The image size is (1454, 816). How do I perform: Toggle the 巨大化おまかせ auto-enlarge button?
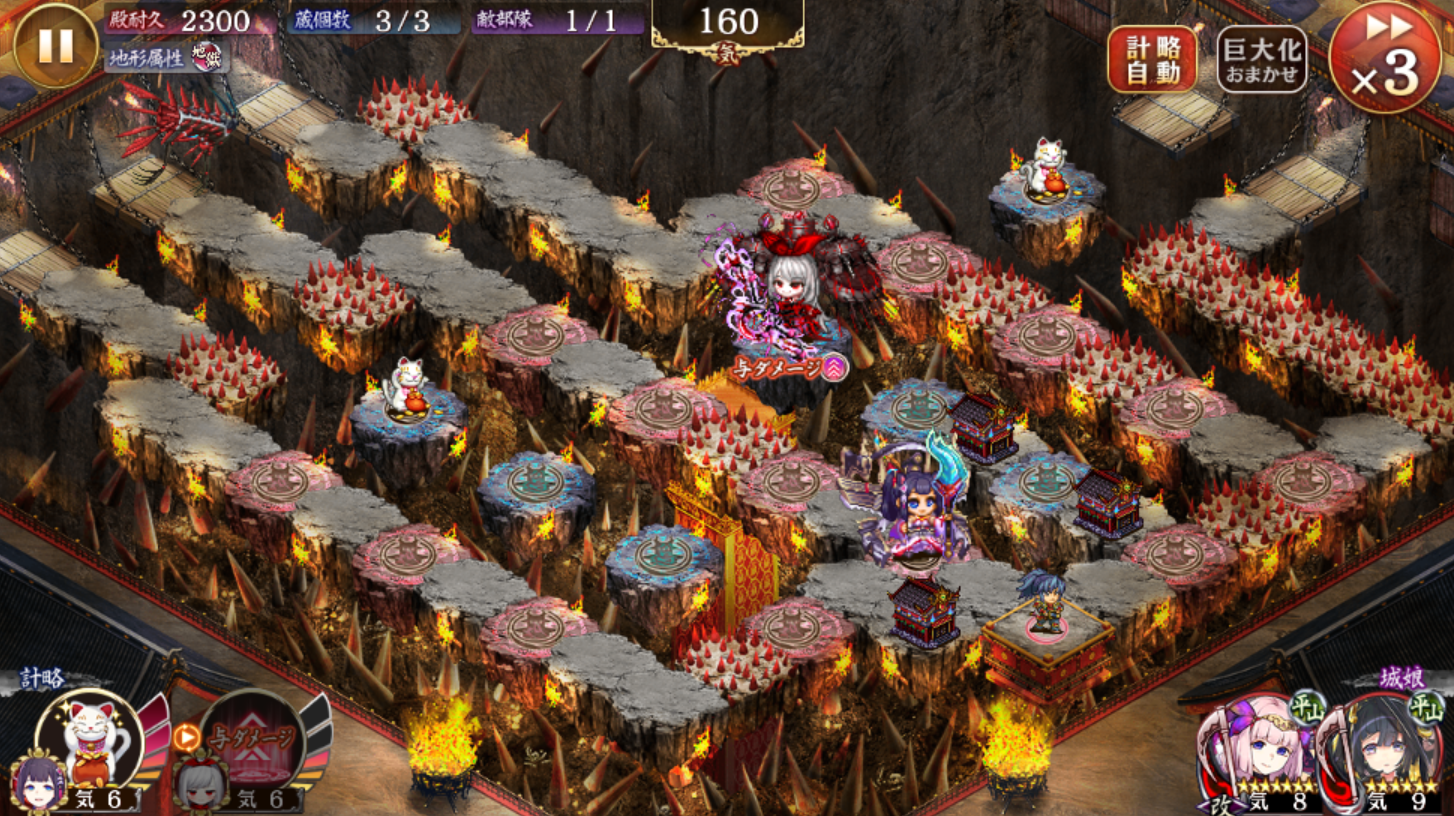tap(1262, 59)
